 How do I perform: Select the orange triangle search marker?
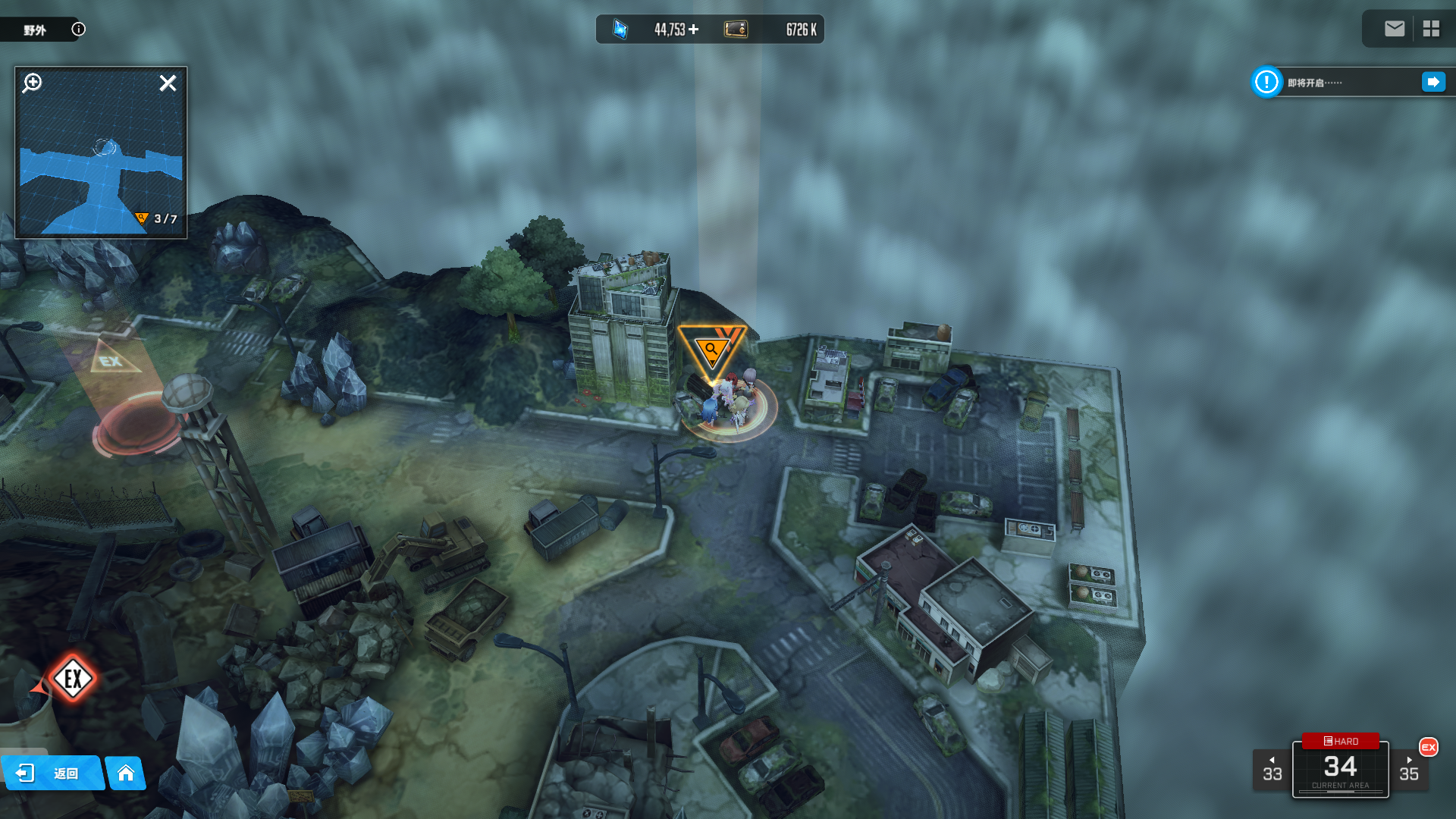point(711,350)
